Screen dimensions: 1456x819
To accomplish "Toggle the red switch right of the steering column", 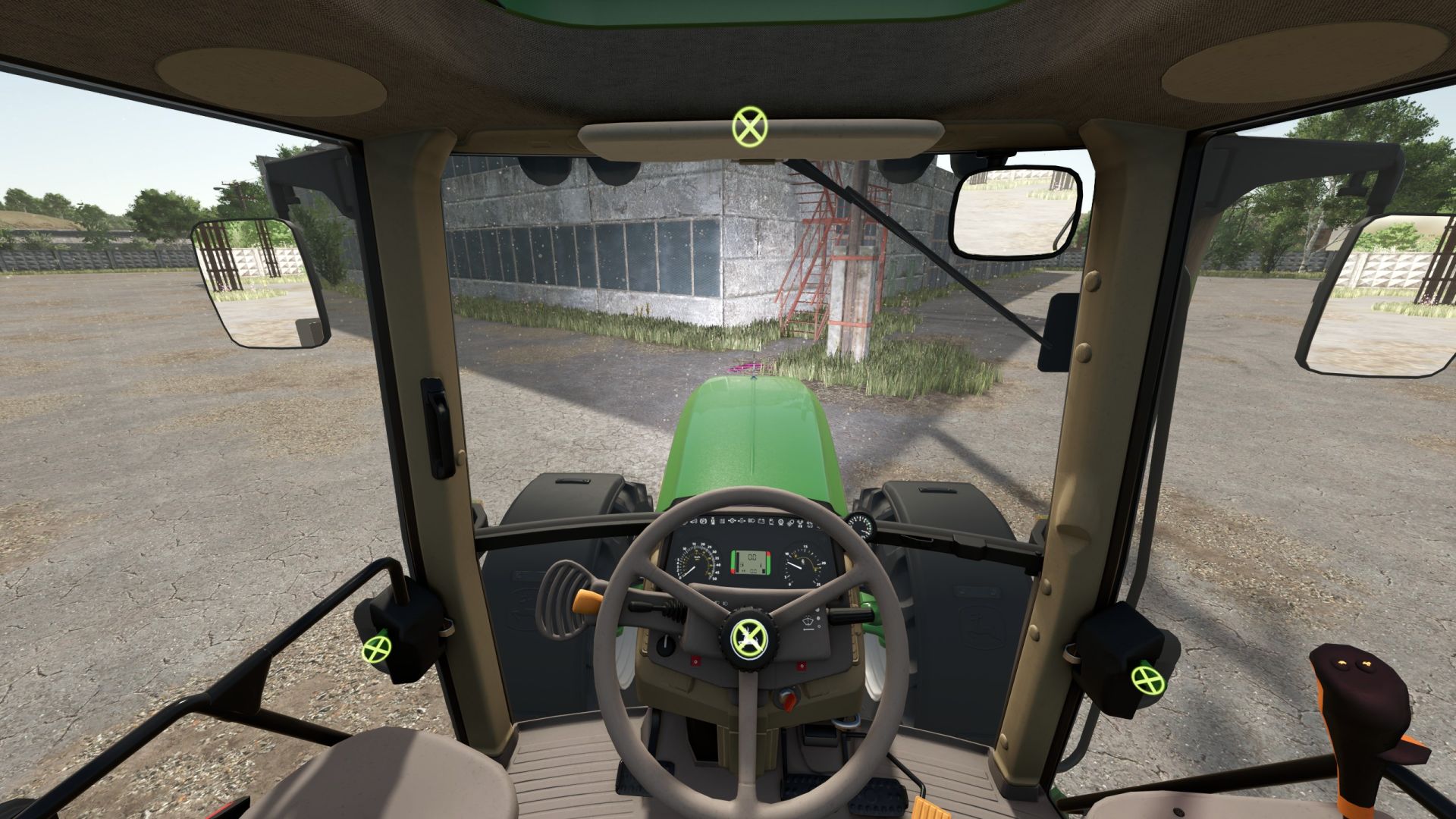I will click(802, 665).
